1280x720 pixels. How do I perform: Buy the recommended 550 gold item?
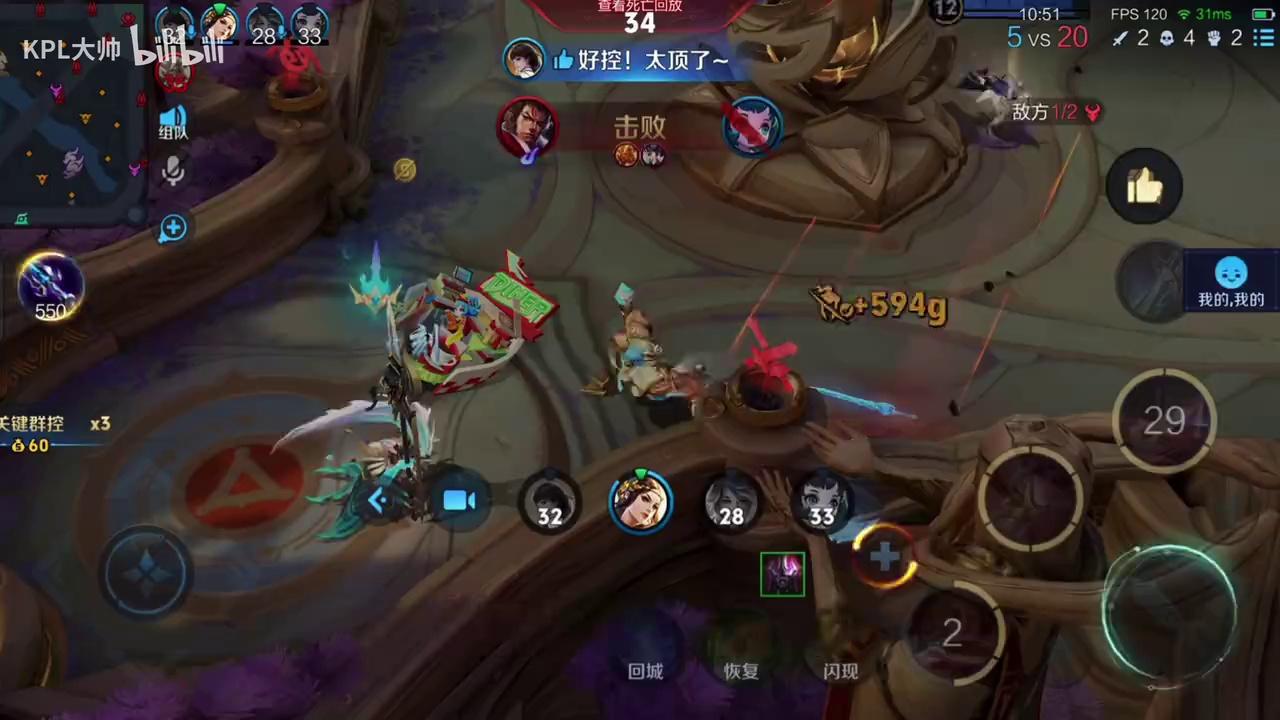(50, 286)
